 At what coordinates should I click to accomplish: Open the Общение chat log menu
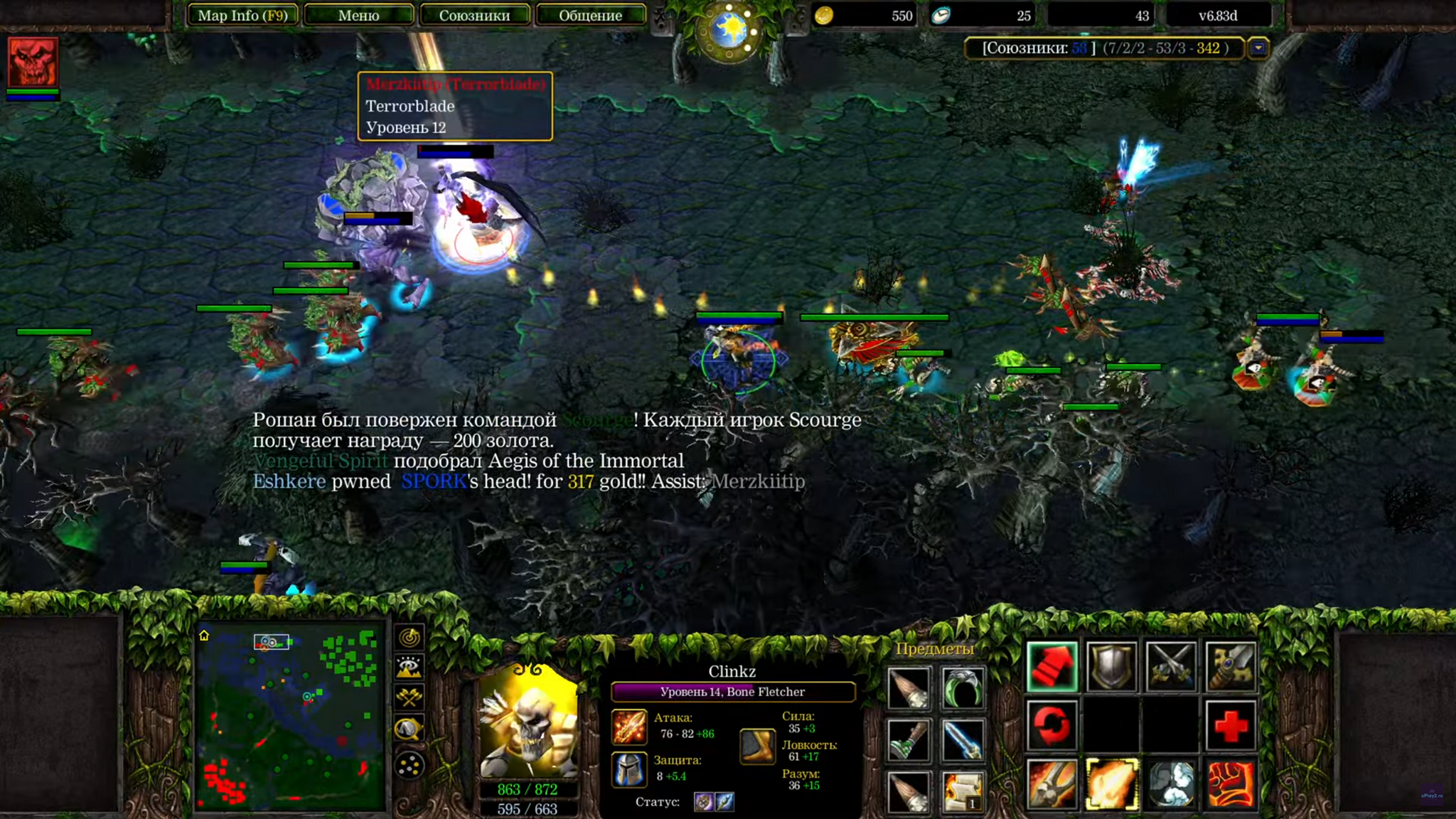(x=590, y=16)
